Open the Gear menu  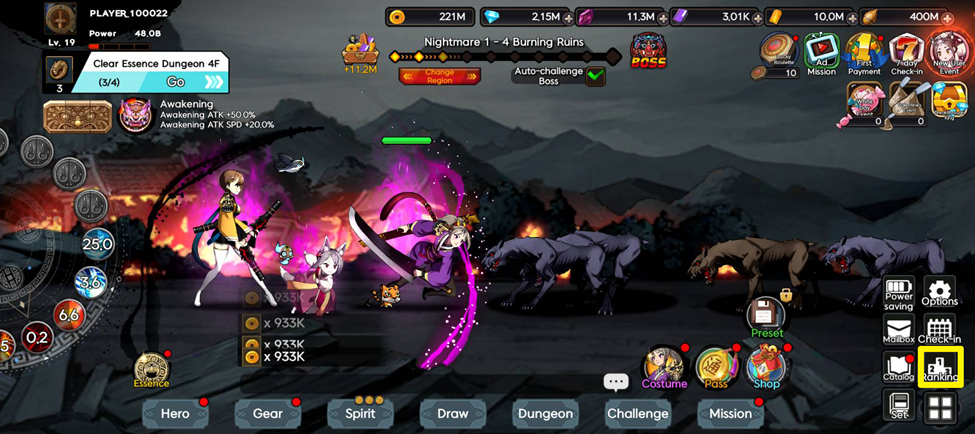[x=267, y=413]
